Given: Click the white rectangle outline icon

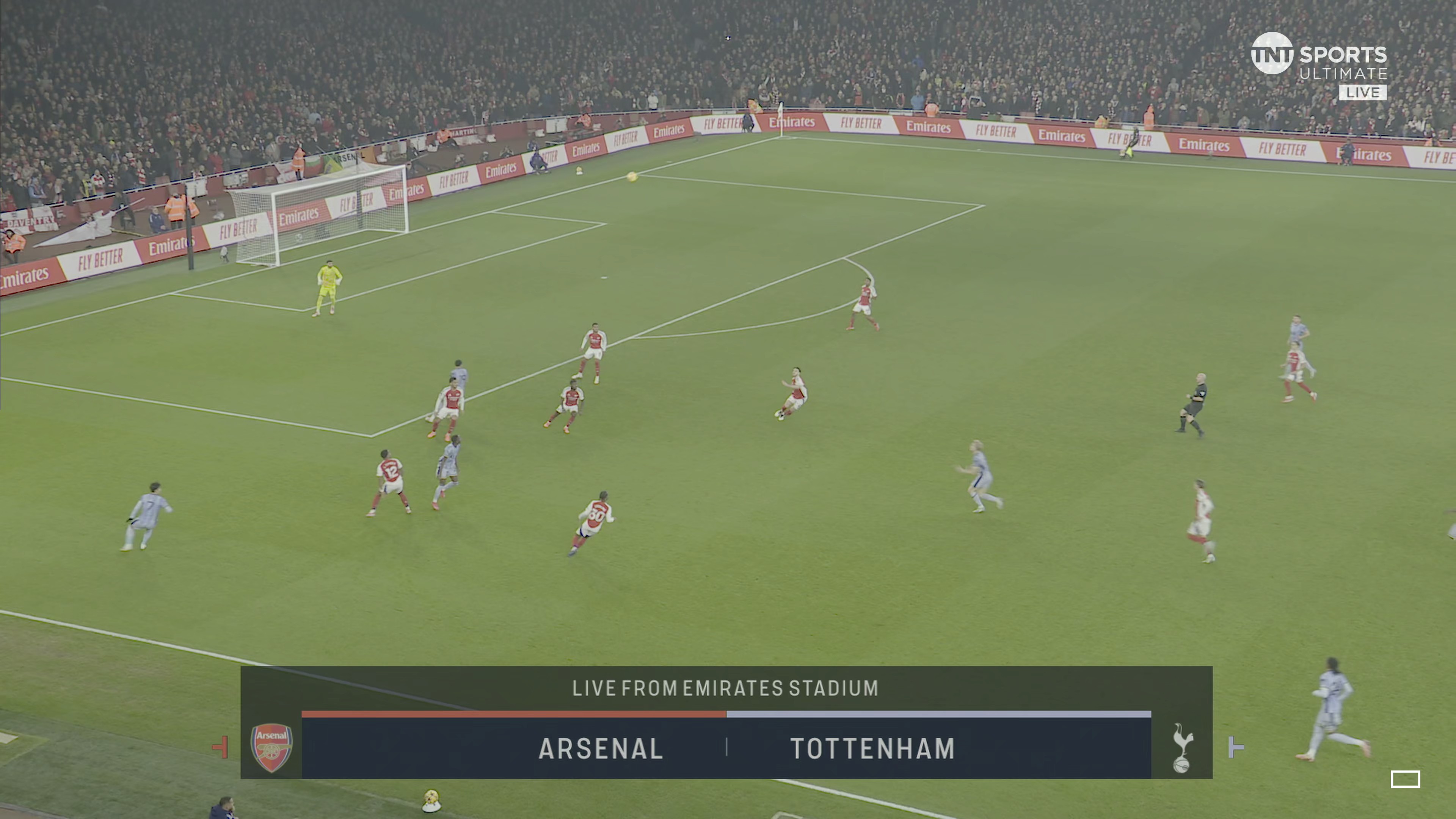Looking at the screenshot, I should (1405, 779).
